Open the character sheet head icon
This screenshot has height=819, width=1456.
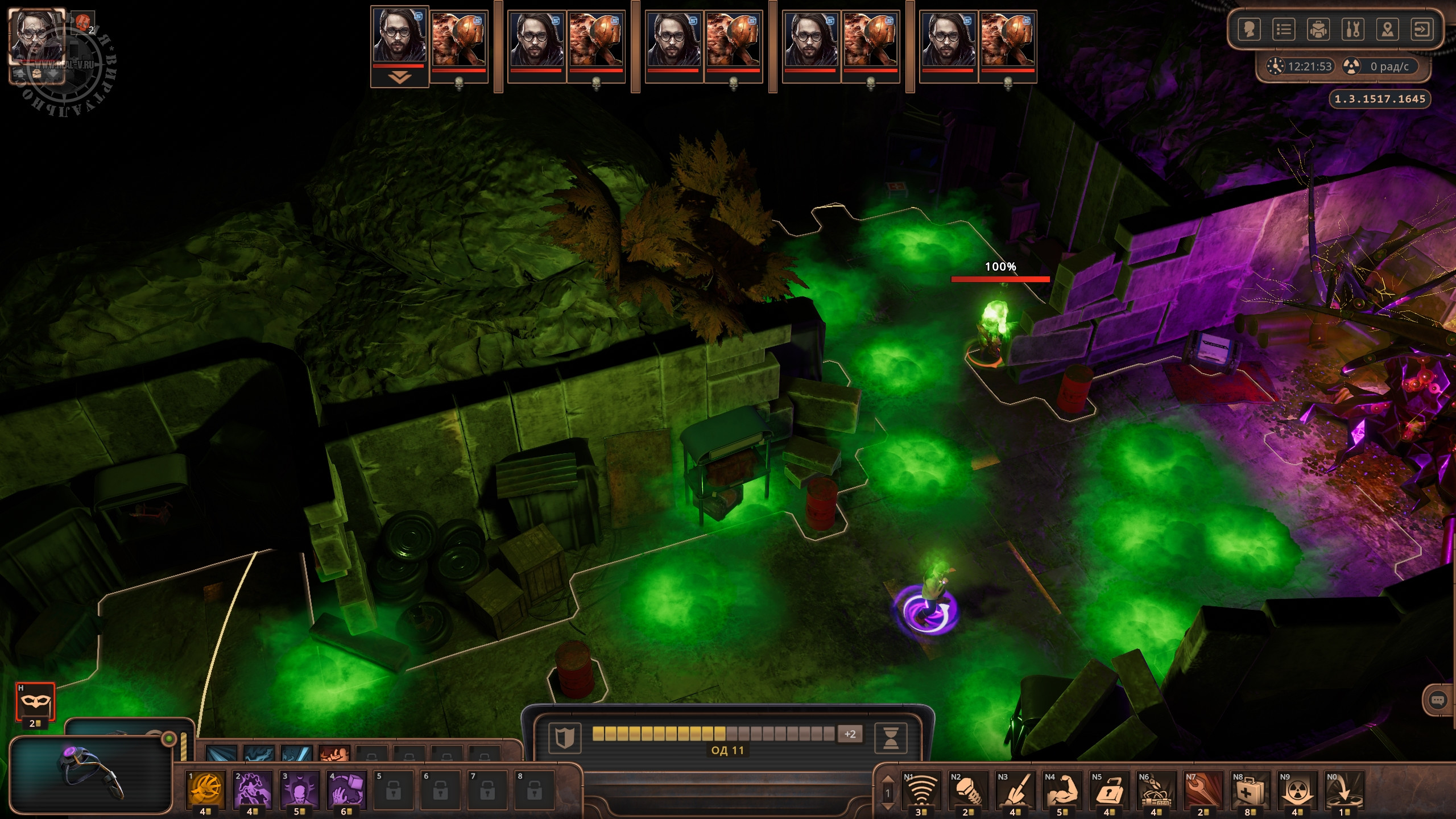(x=1249, y=29)
